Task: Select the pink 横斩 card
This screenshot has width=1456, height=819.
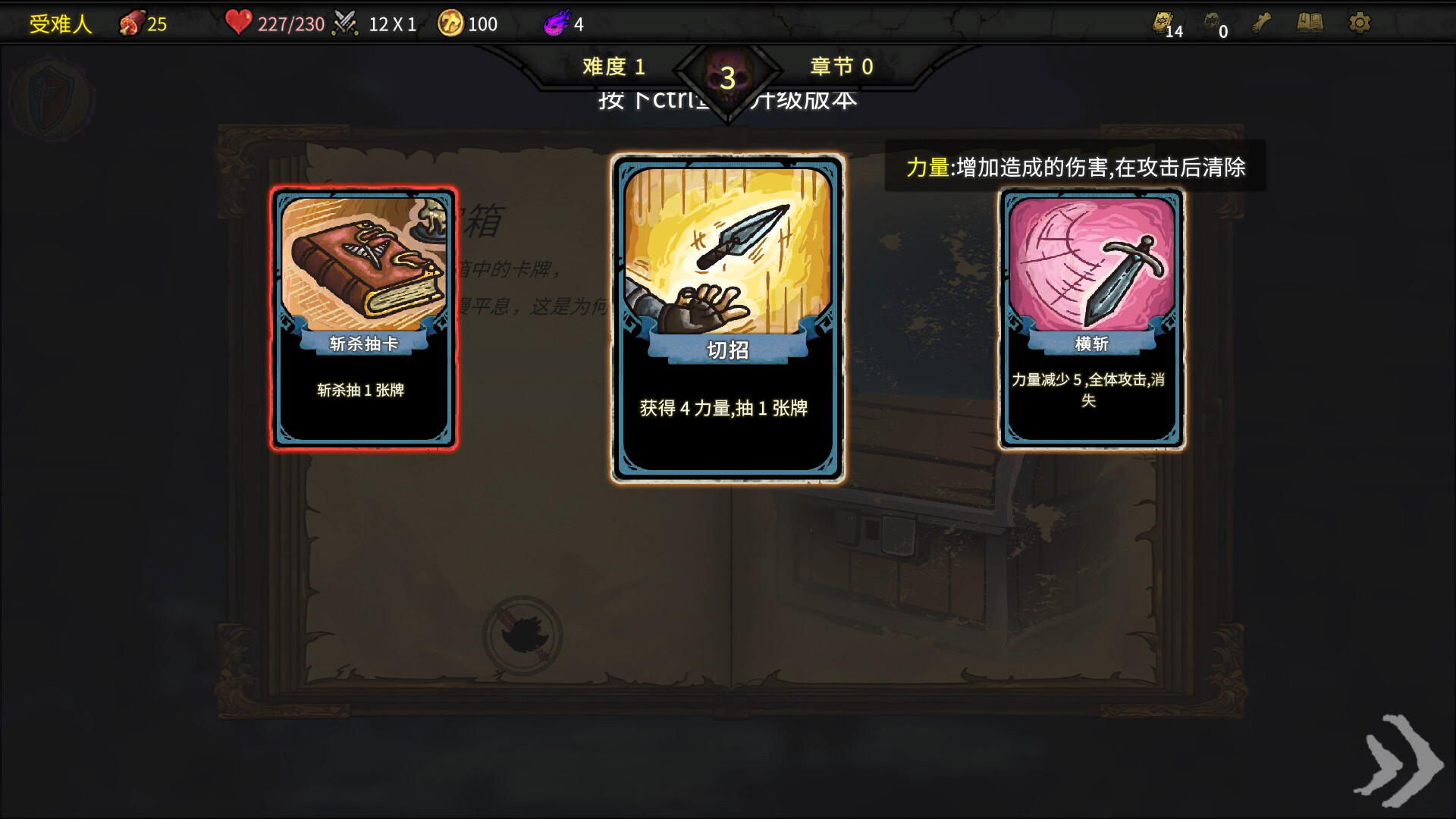Action: click(x=1090, y=318)
